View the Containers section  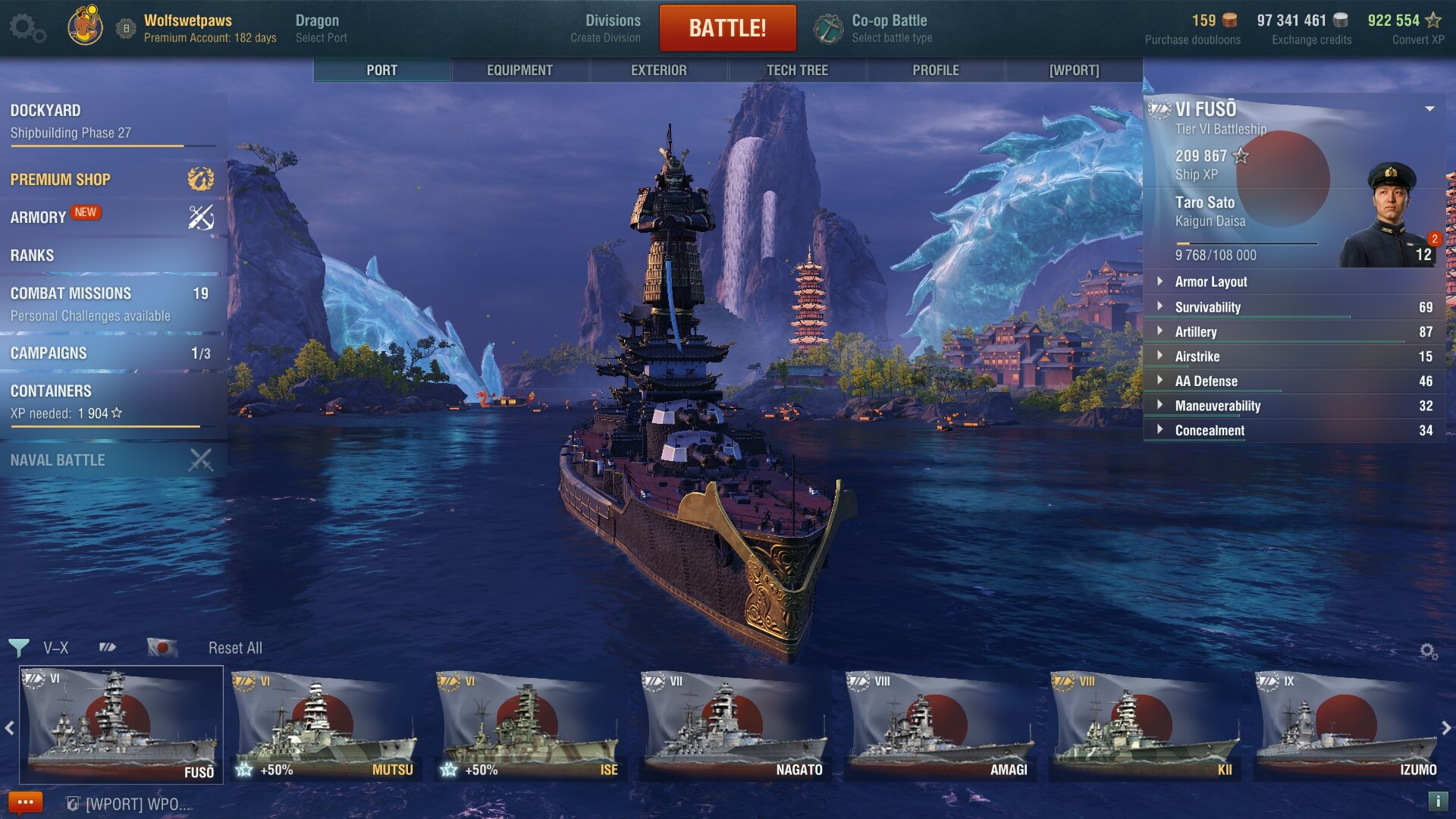pos(112,401)
